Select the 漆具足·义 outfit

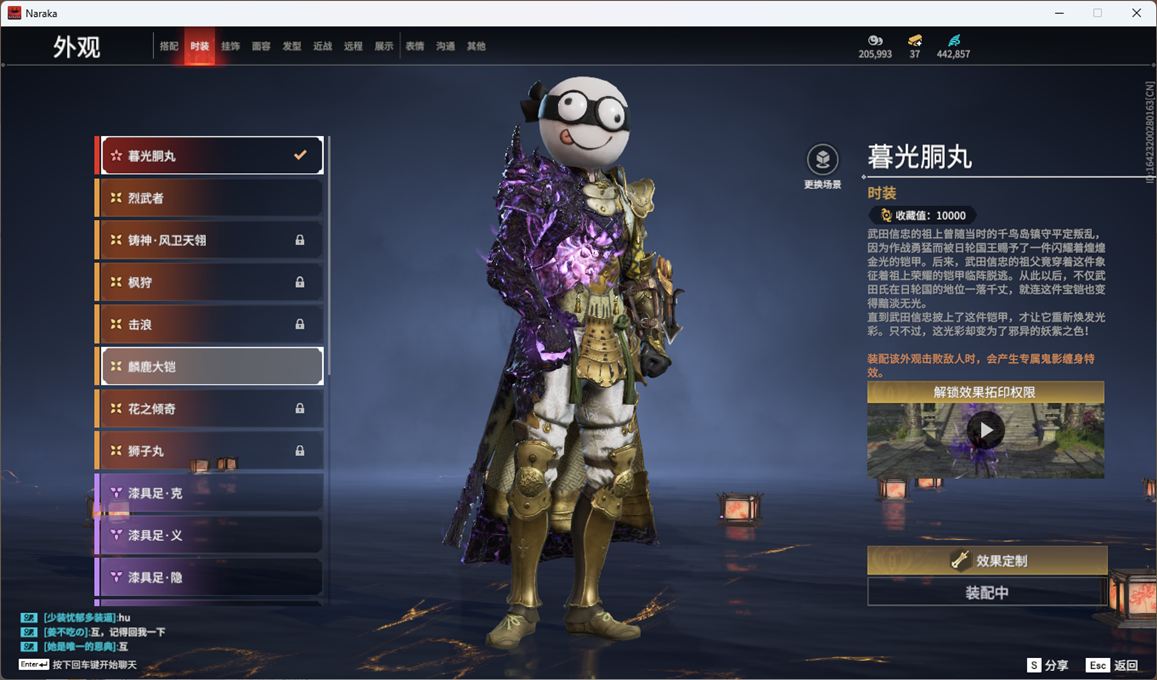tap(210, 535)
